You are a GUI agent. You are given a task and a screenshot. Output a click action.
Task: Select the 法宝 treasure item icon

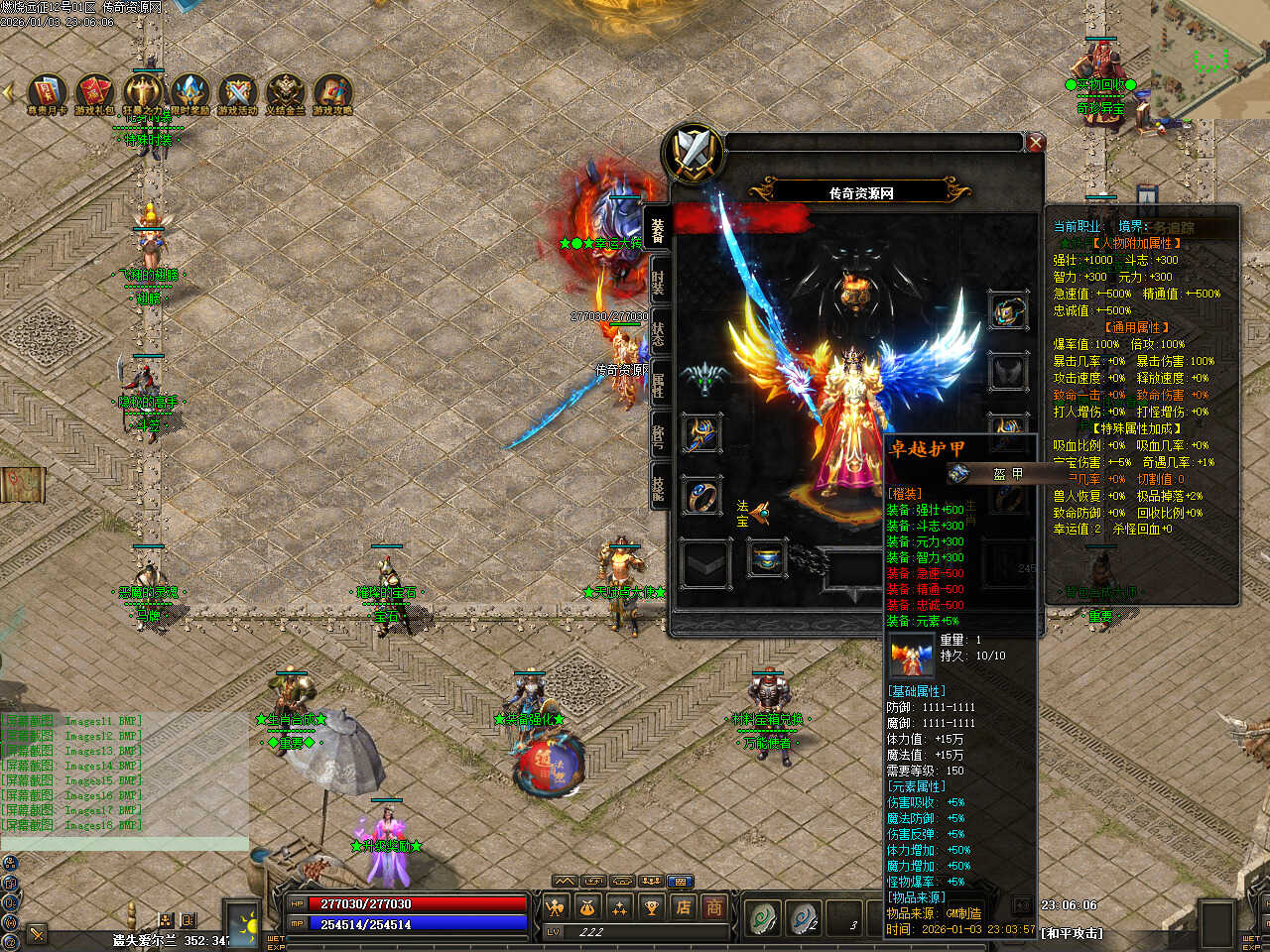761,512
